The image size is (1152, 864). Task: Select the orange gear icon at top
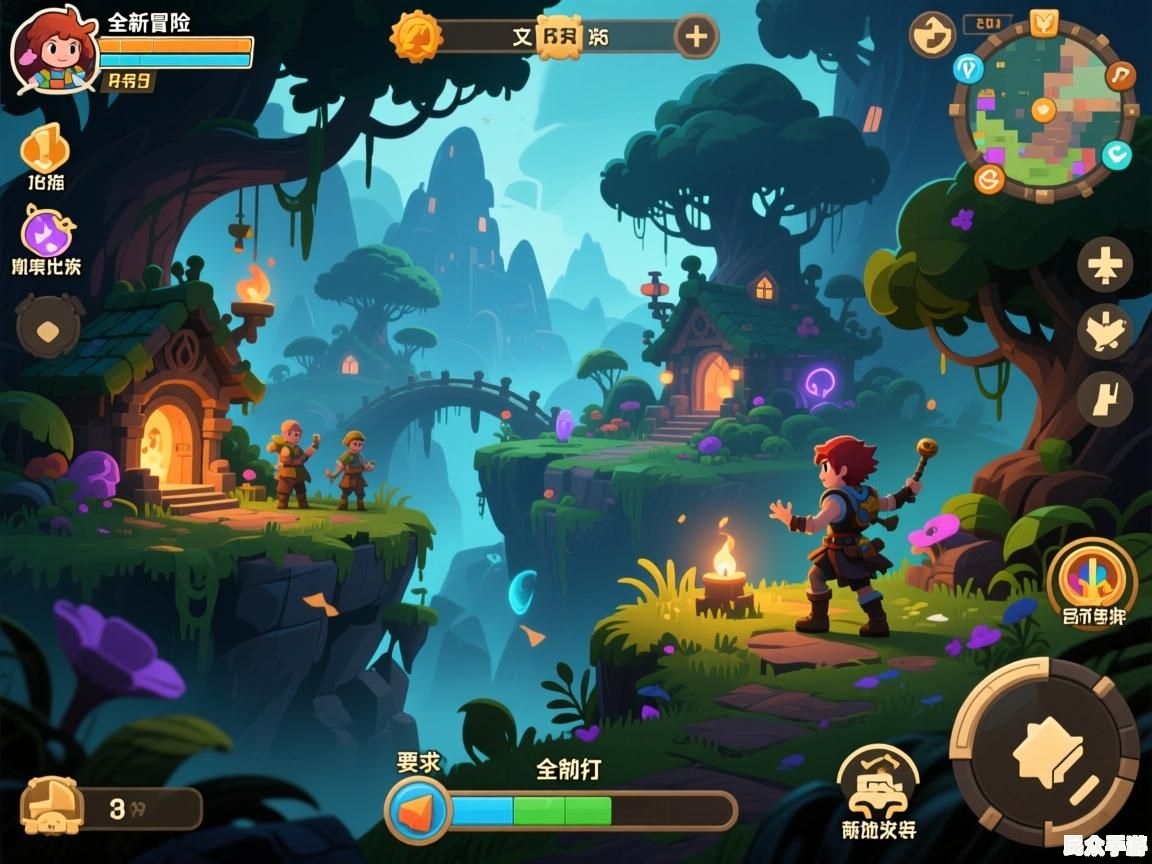416,37
